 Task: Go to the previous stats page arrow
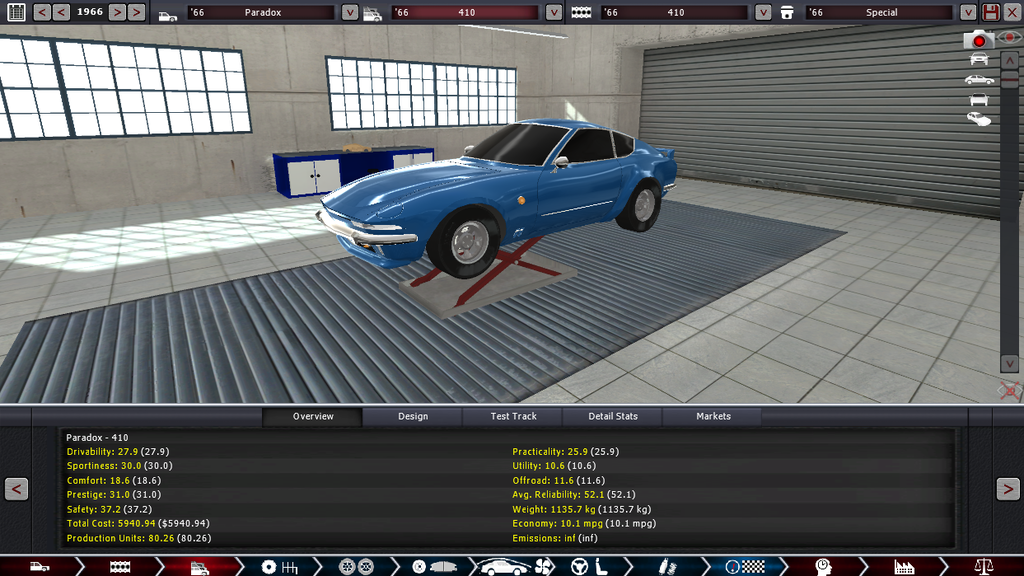[x=16, y=489]
